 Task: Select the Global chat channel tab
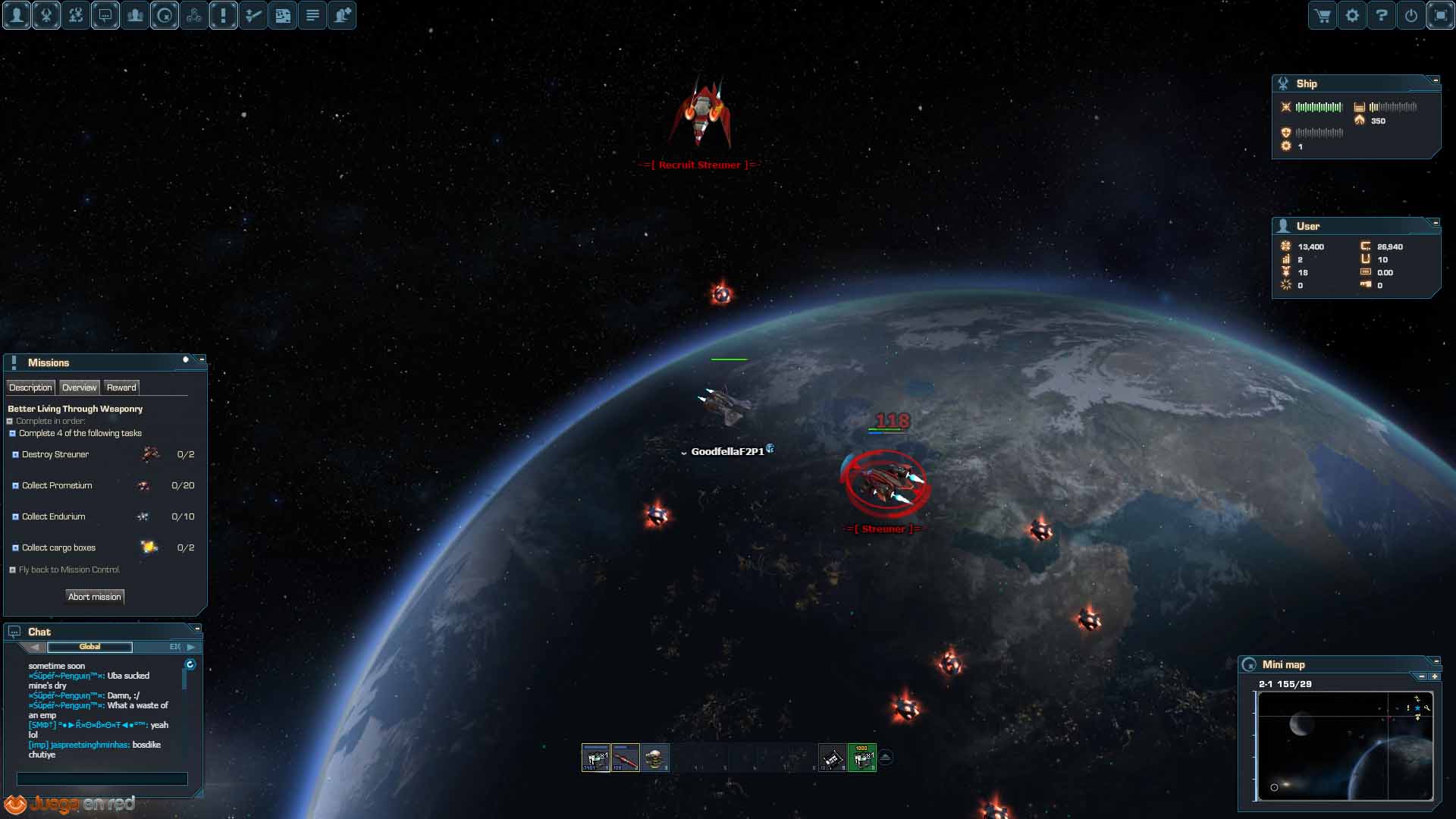[x=89, y=647]
